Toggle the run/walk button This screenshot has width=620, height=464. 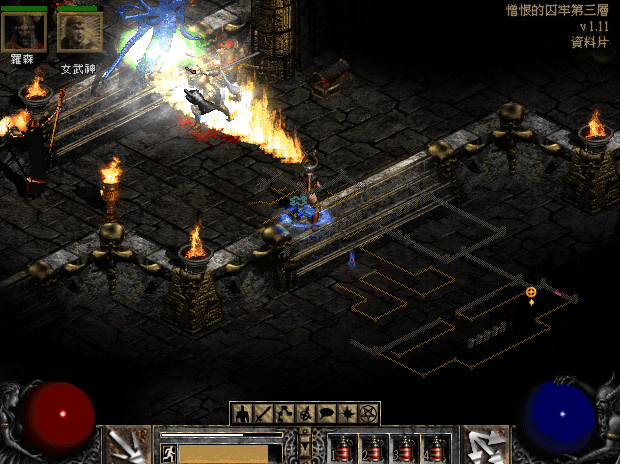[x=168, y=453]
